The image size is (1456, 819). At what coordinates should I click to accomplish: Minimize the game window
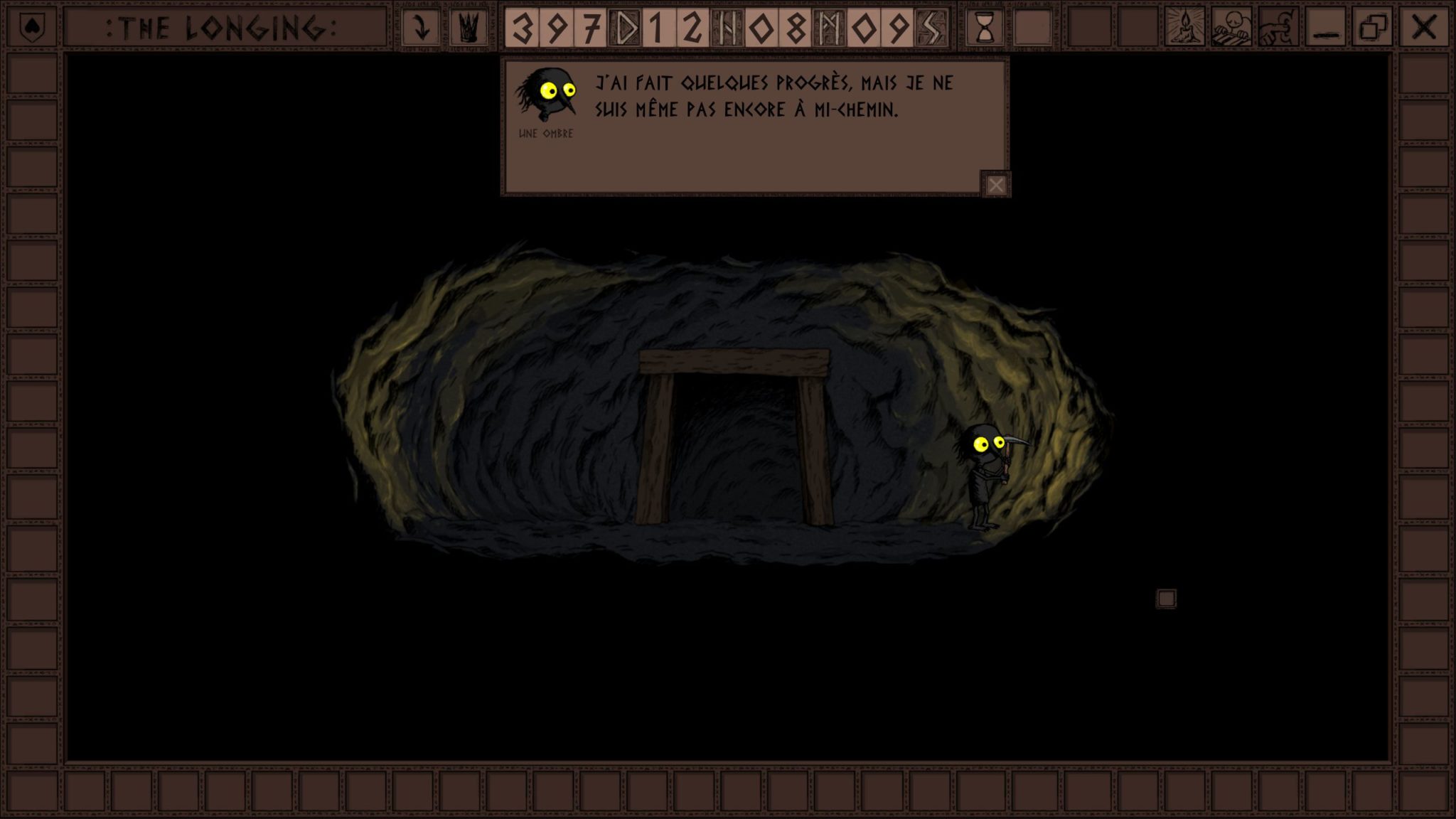click(x=1325, y=28)
